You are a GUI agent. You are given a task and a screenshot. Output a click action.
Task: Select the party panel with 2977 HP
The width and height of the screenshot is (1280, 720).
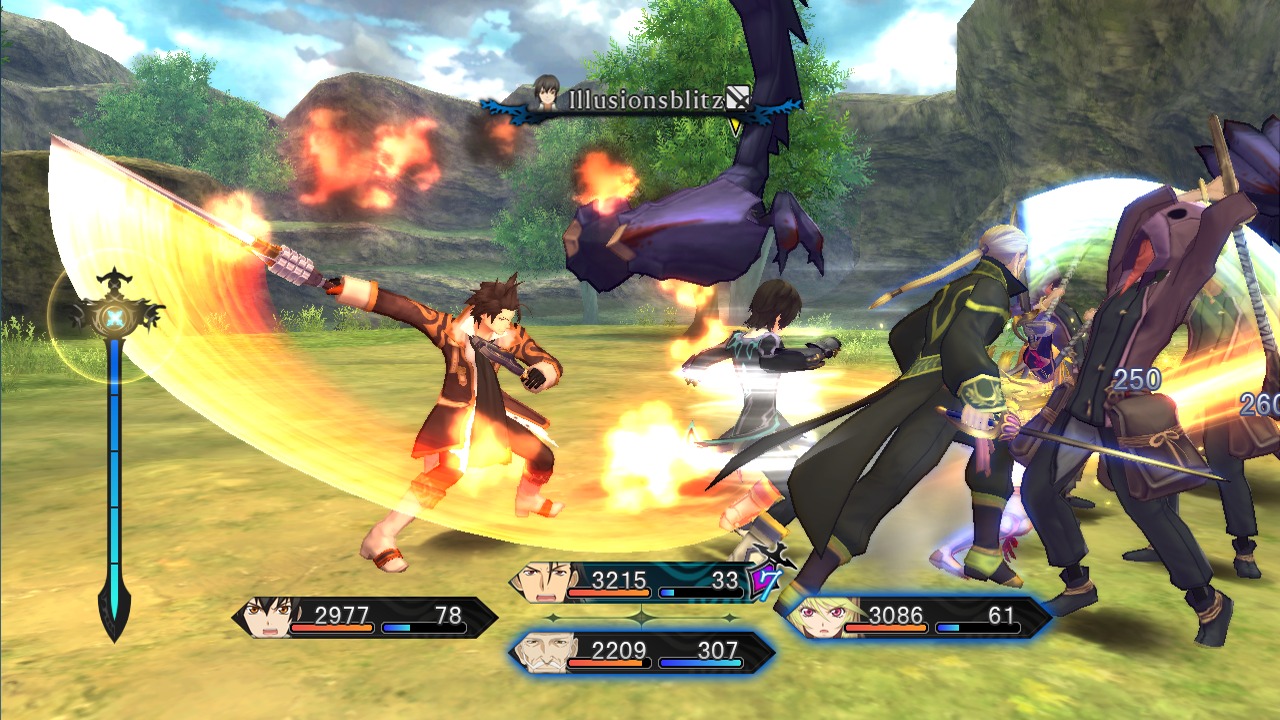pos(365,617)
